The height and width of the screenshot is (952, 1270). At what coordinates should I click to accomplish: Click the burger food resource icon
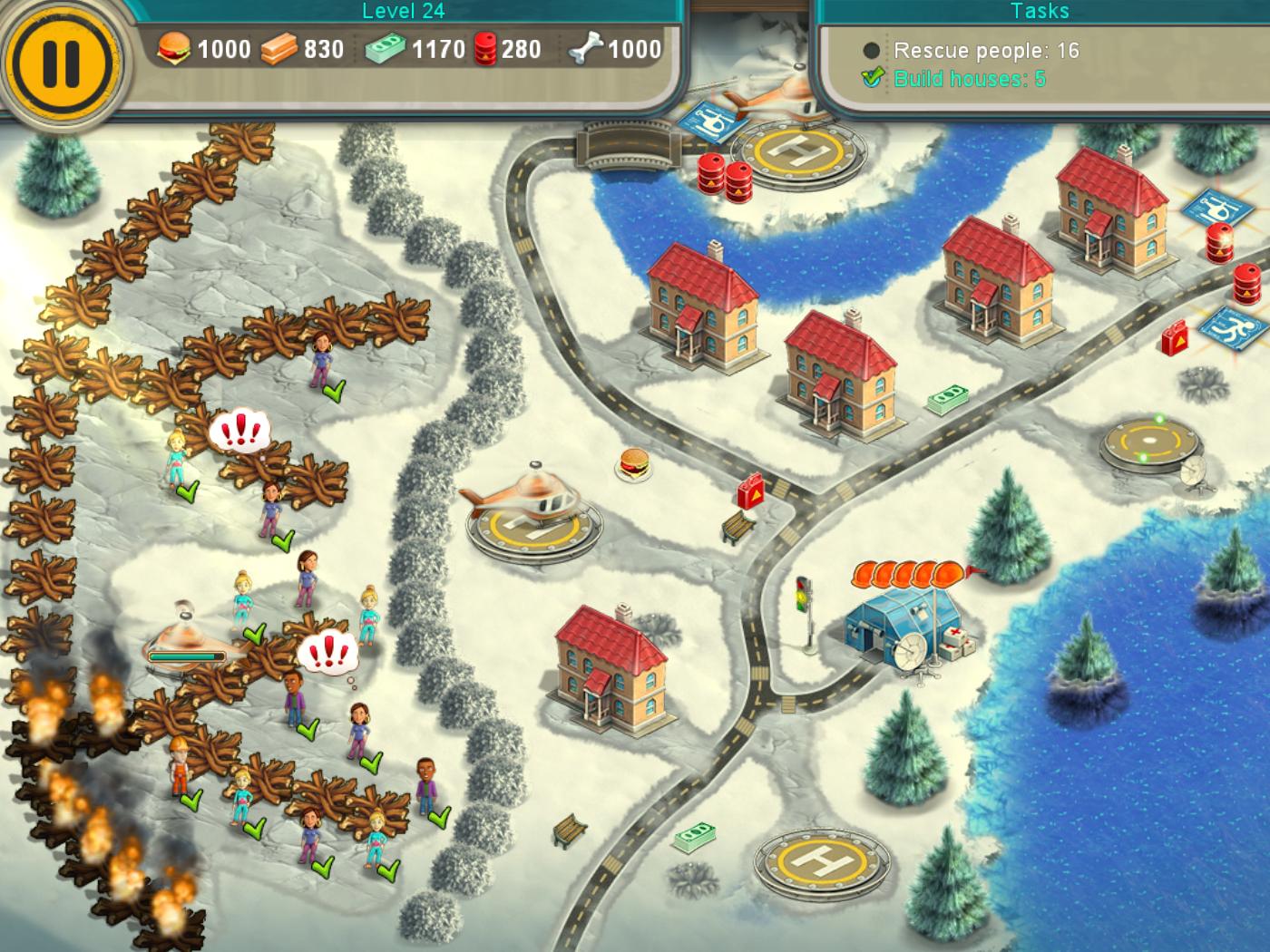tap(175, 50)
